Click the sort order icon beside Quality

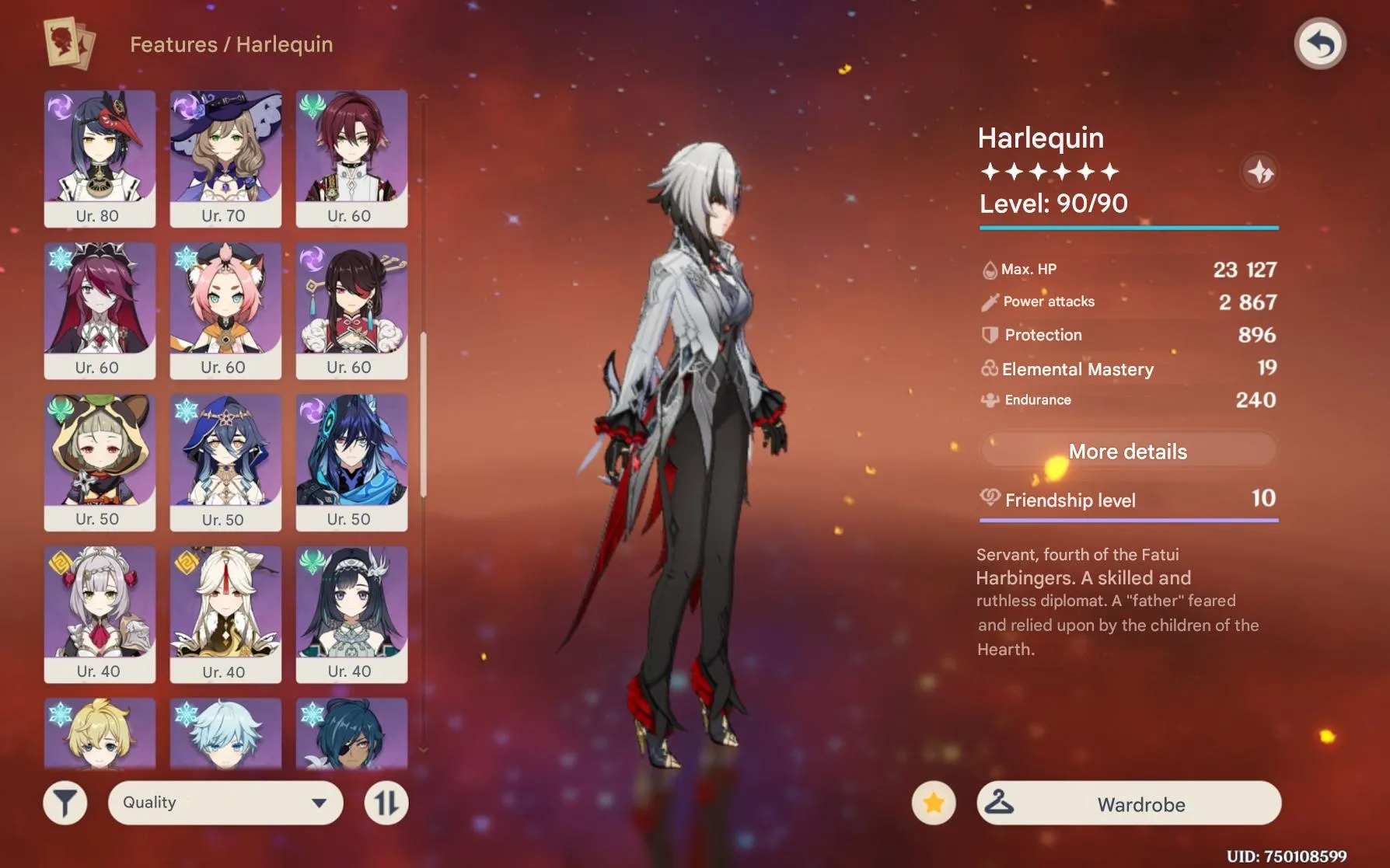[386, 802]
